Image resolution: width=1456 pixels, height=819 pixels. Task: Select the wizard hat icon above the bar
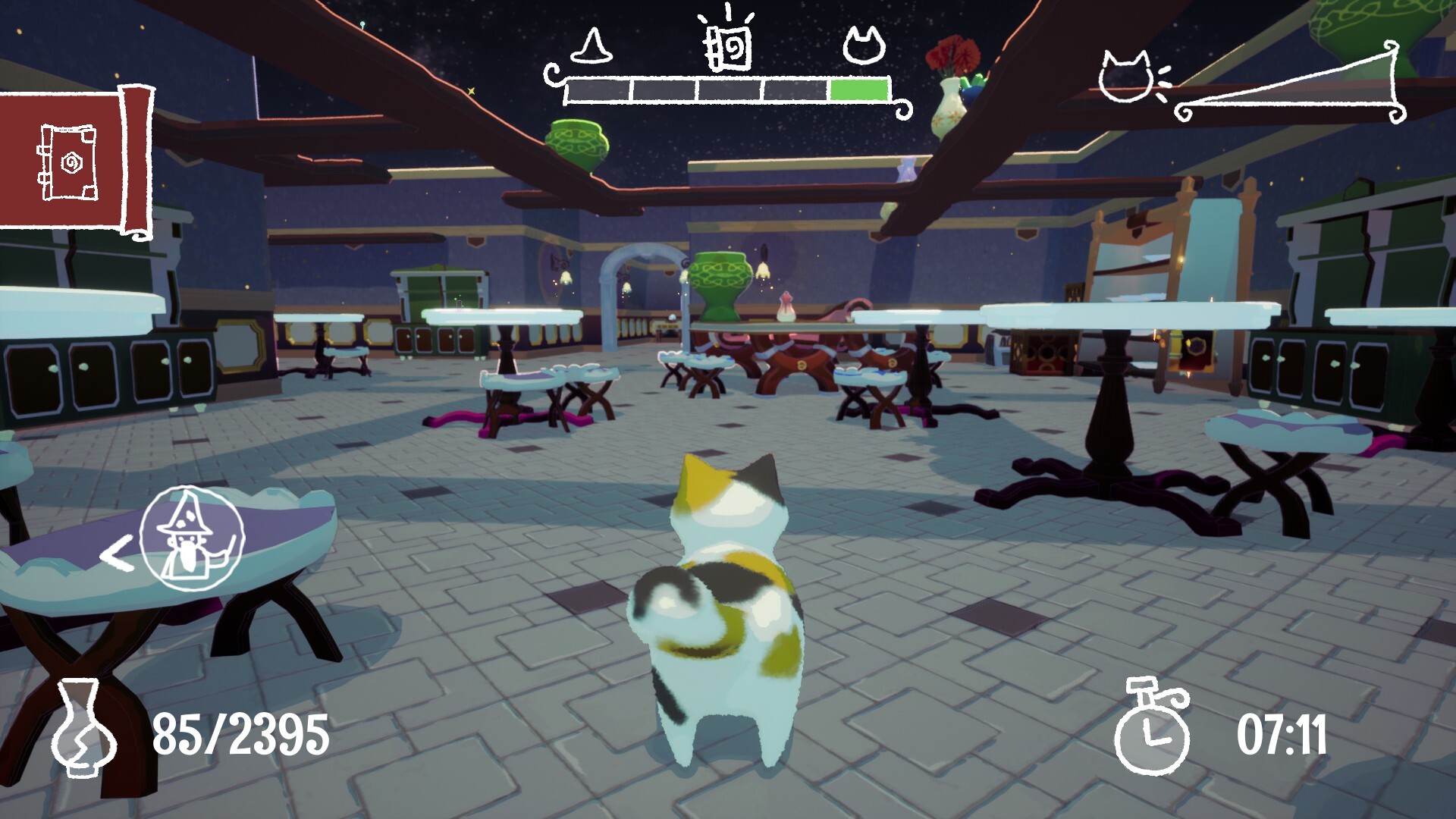pyautogui.click(x=591, y=45)
